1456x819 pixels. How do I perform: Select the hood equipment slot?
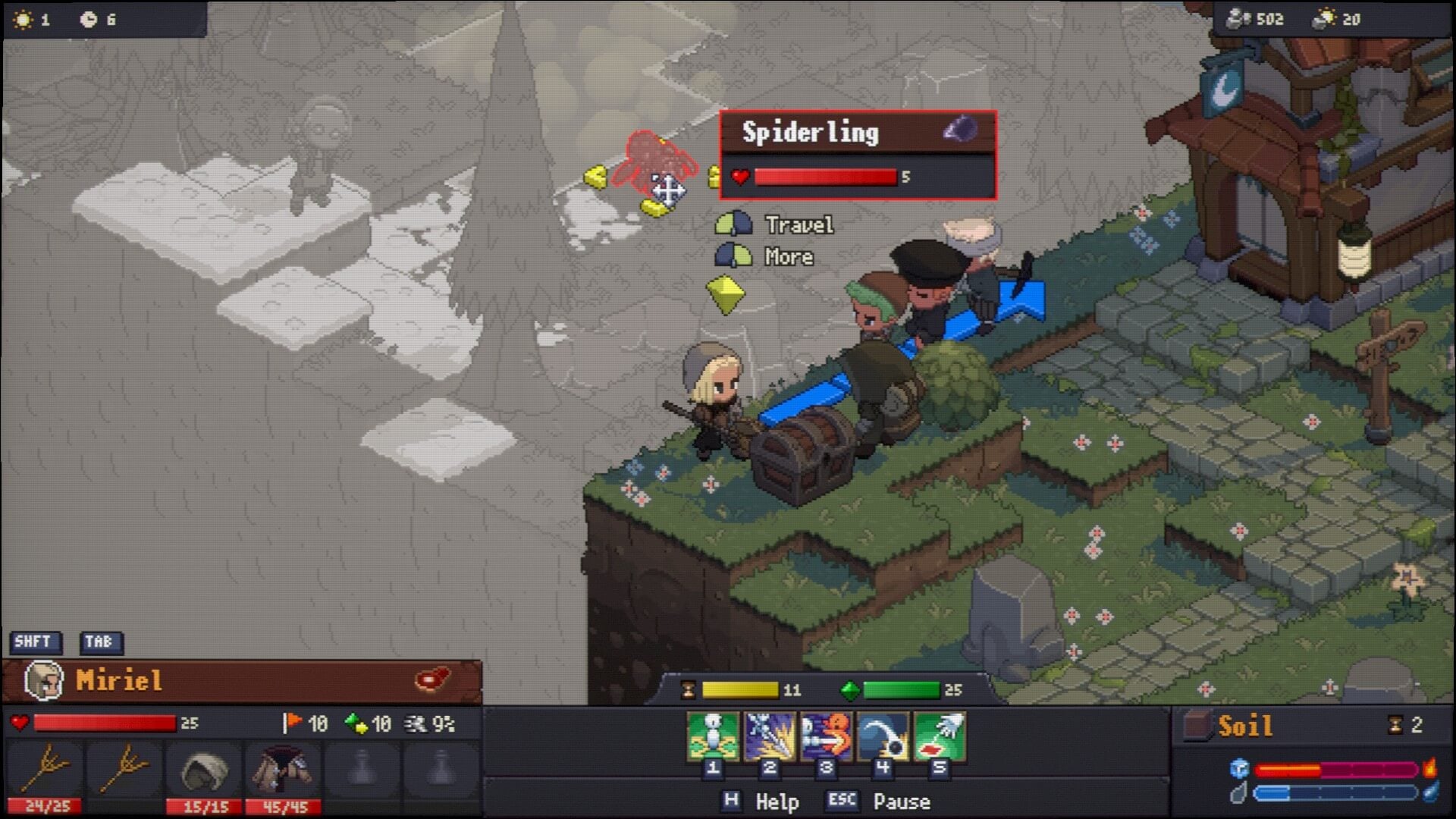[x=204, y=770]
